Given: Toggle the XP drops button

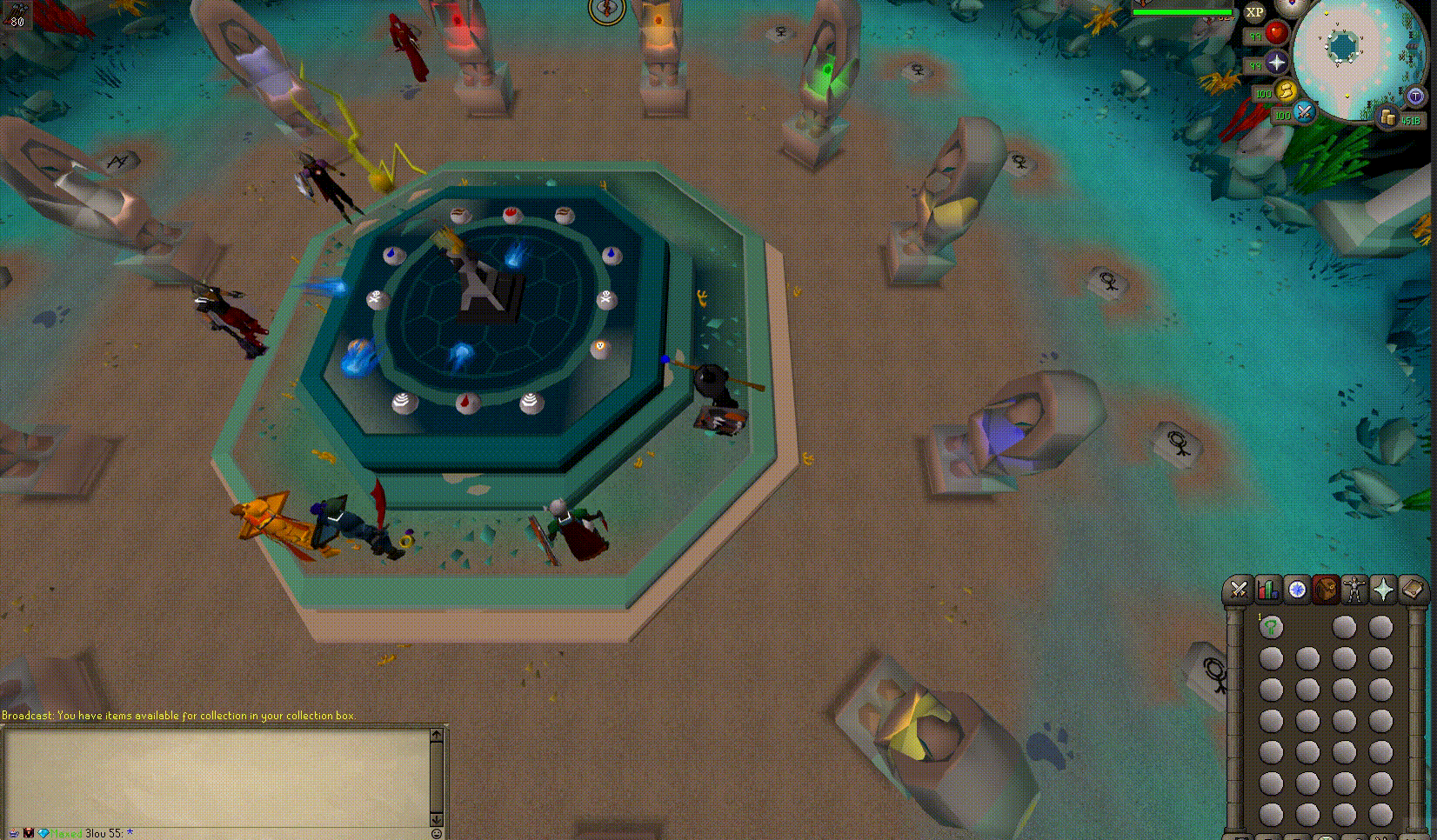Looking at the screenshot, I should 1254,12.
